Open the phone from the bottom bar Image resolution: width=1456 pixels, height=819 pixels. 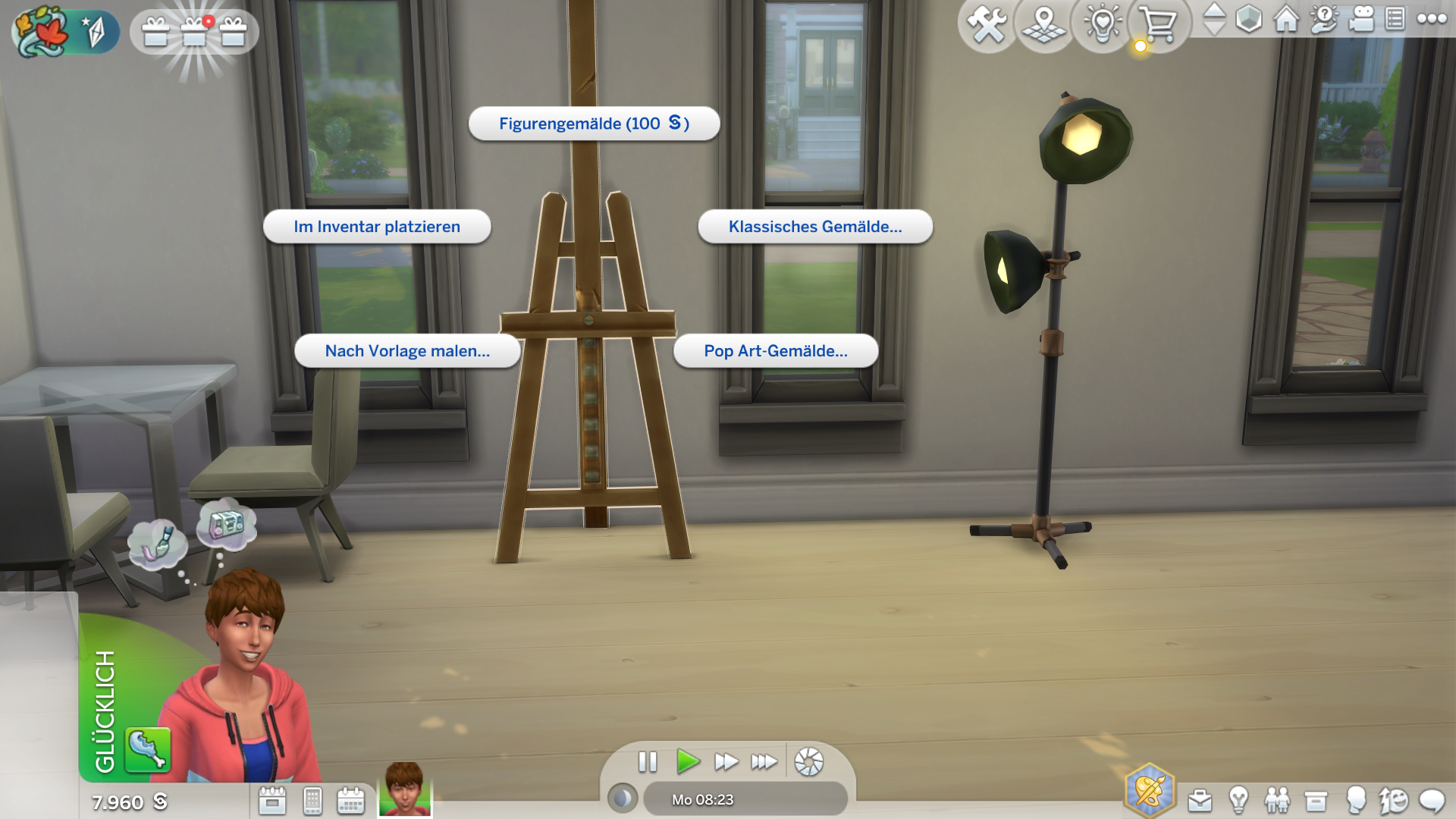tap(312, 801)
